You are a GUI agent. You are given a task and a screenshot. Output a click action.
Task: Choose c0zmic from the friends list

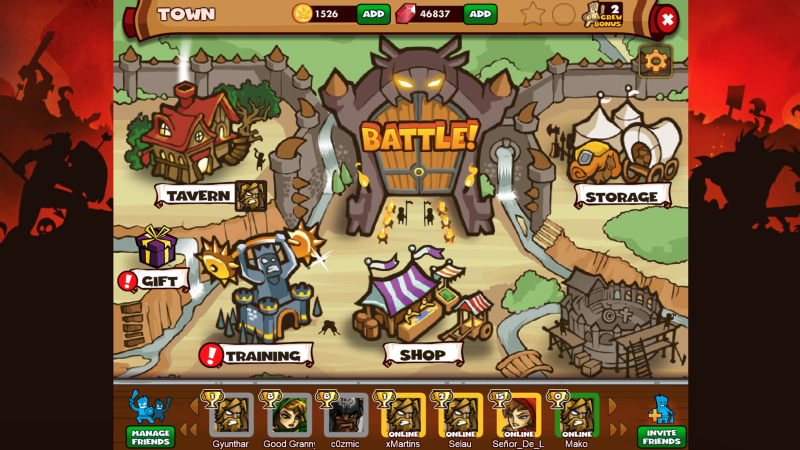pyautogui.click(x=346, y=416)
